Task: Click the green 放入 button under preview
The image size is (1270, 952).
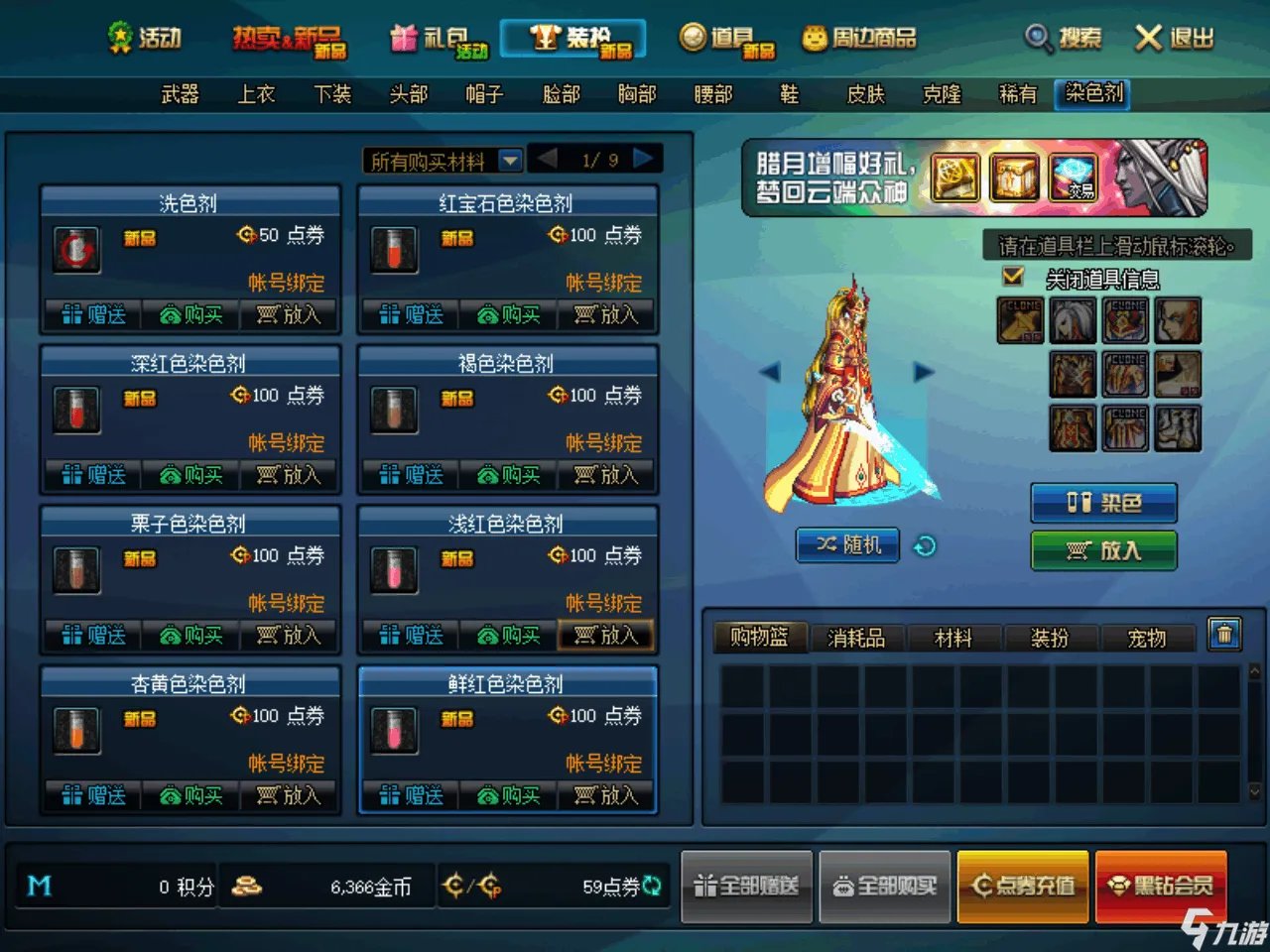Action: tap(1103, 550)
